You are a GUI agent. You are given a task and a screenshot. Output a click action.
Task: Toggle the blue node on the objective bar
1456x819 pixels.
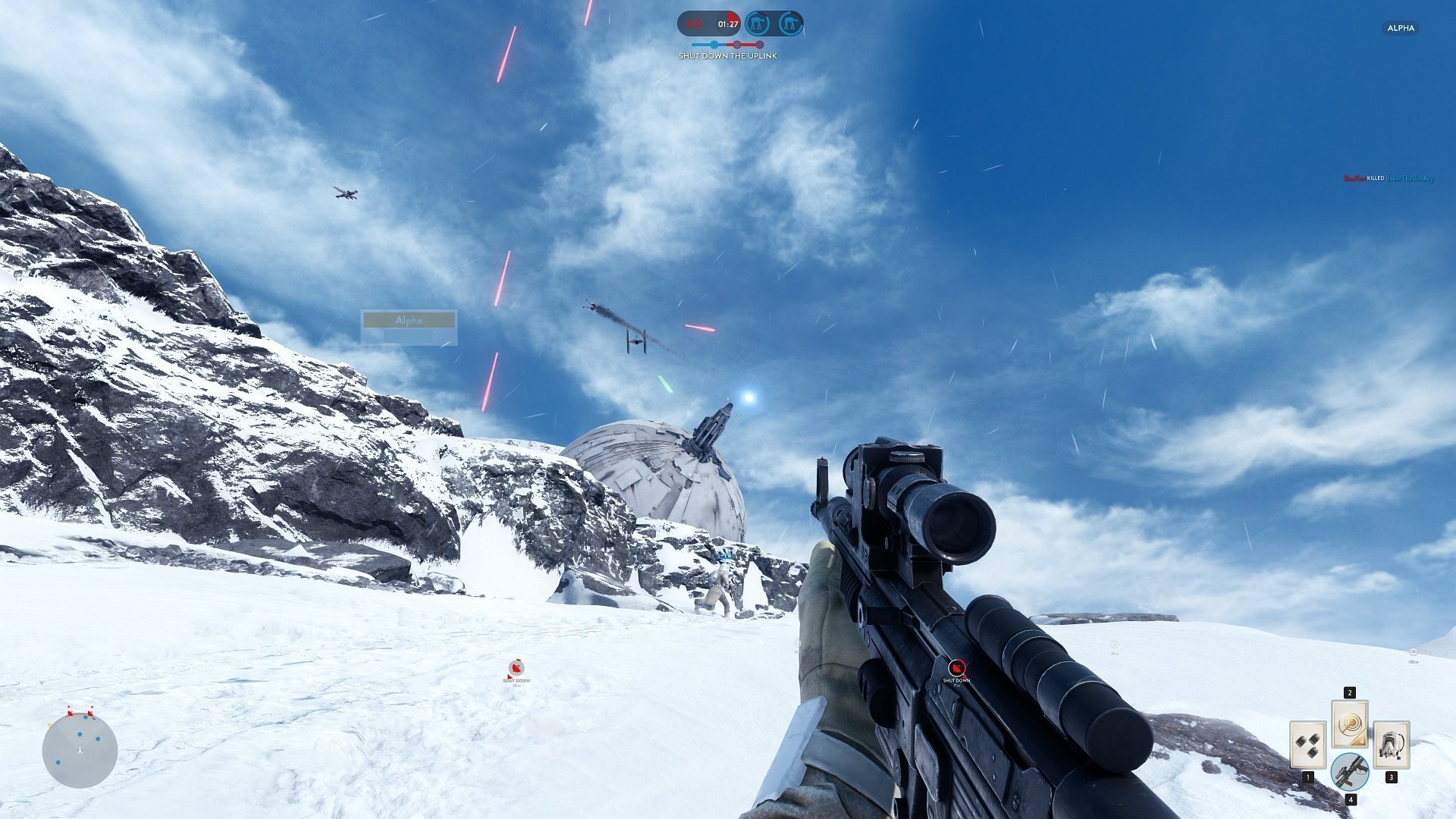click(714, 44)
